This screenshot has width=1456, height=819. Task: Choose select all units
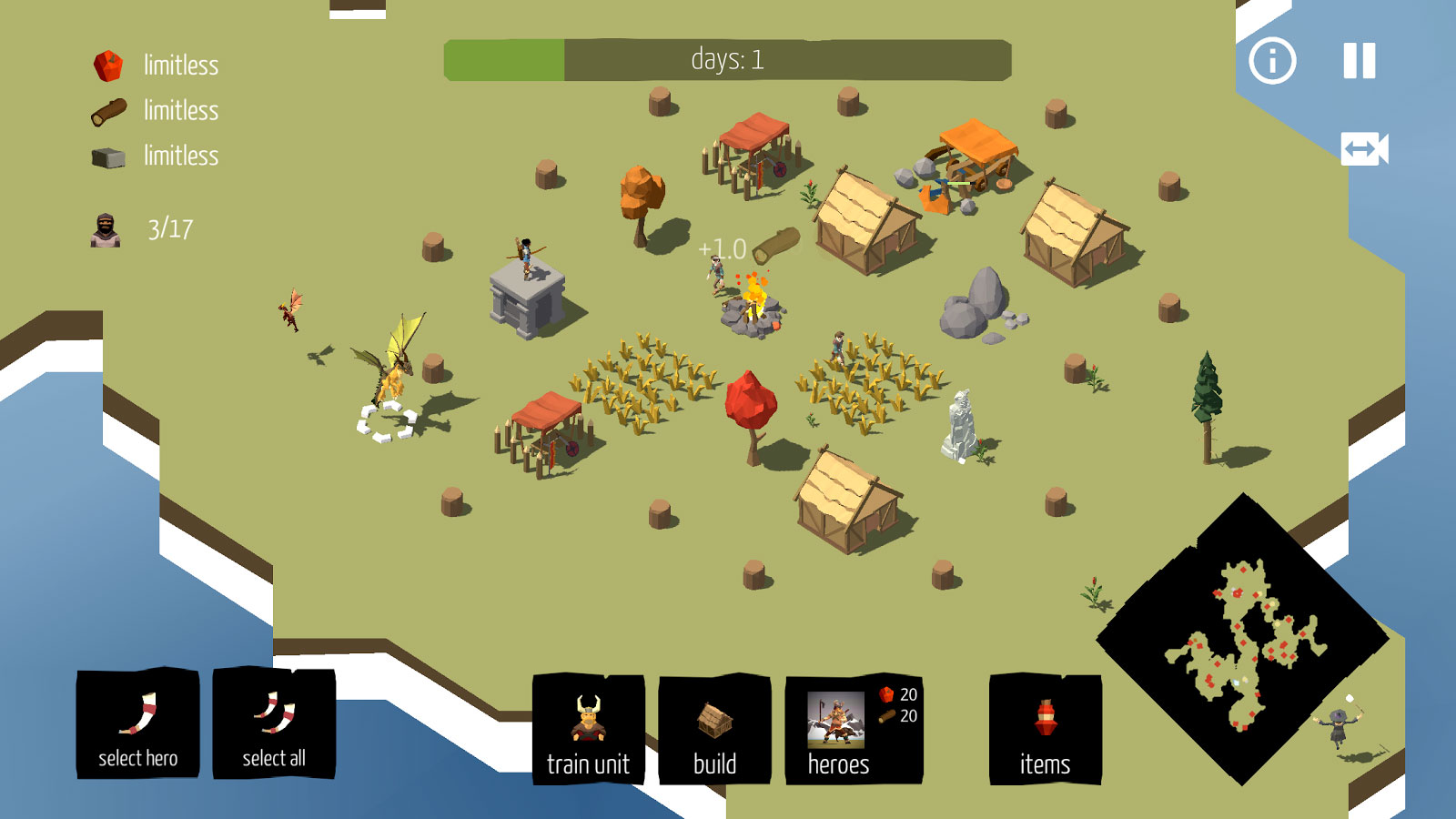coord(273,724)
